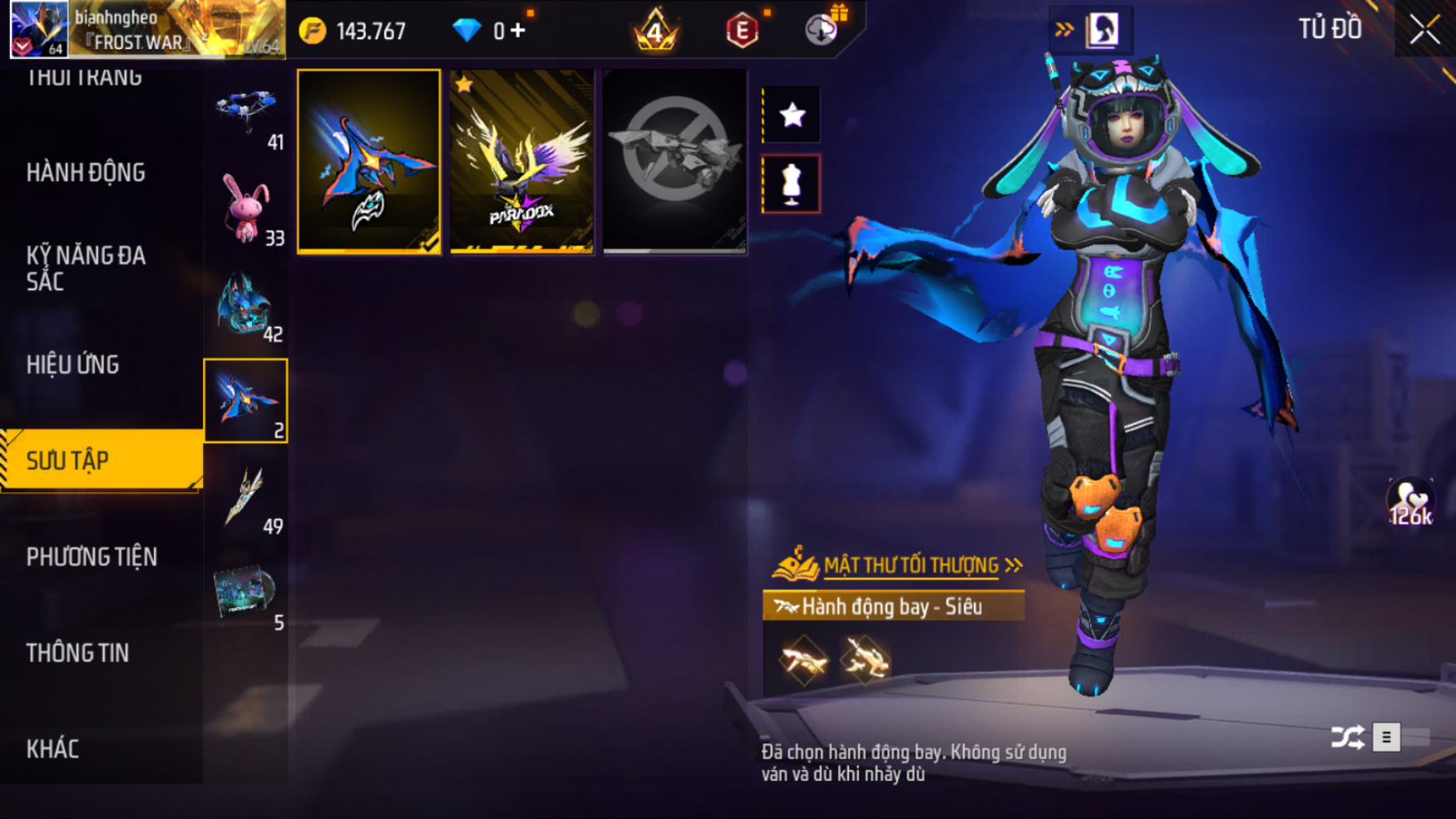
Task: Open the character portrait shortcut button
Action: (x=1103, y=30)
